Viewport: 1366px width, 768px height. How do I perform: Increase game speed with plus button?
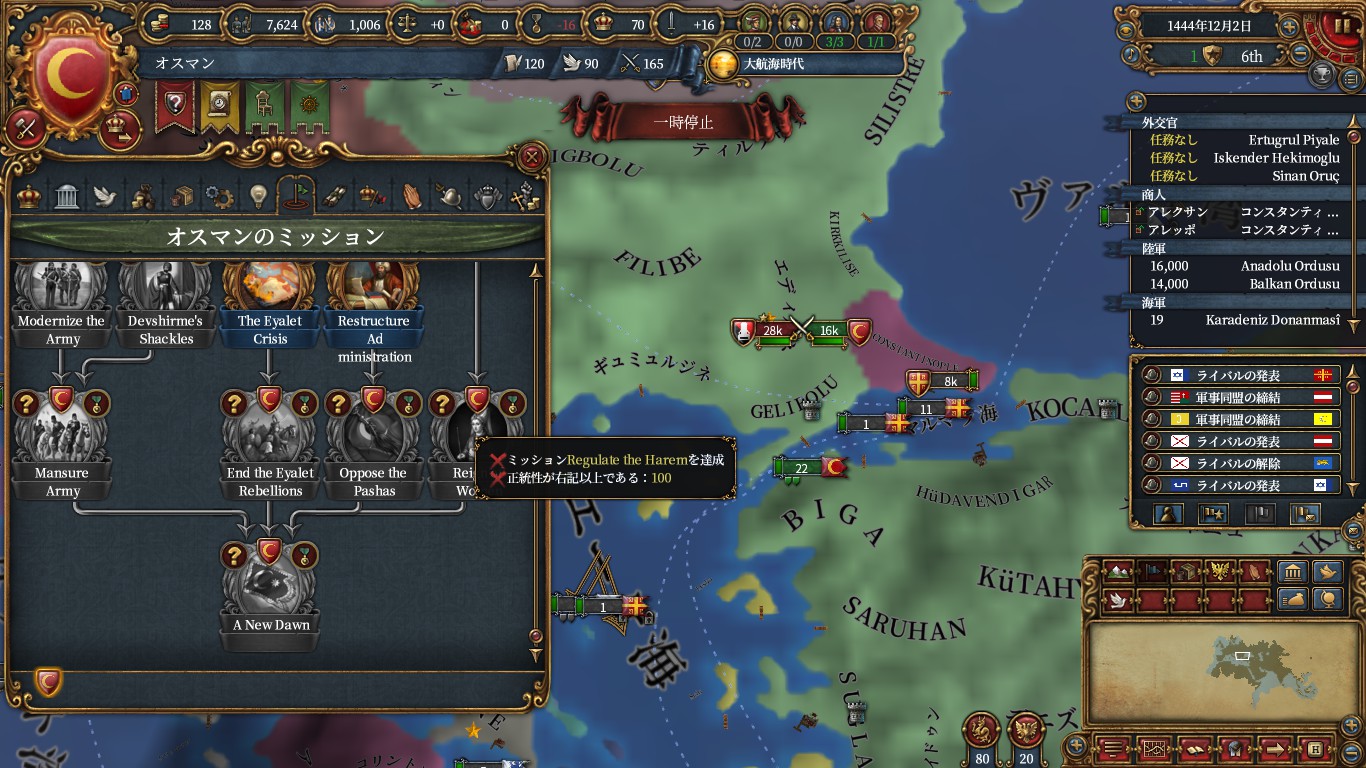pos(1290,27)
